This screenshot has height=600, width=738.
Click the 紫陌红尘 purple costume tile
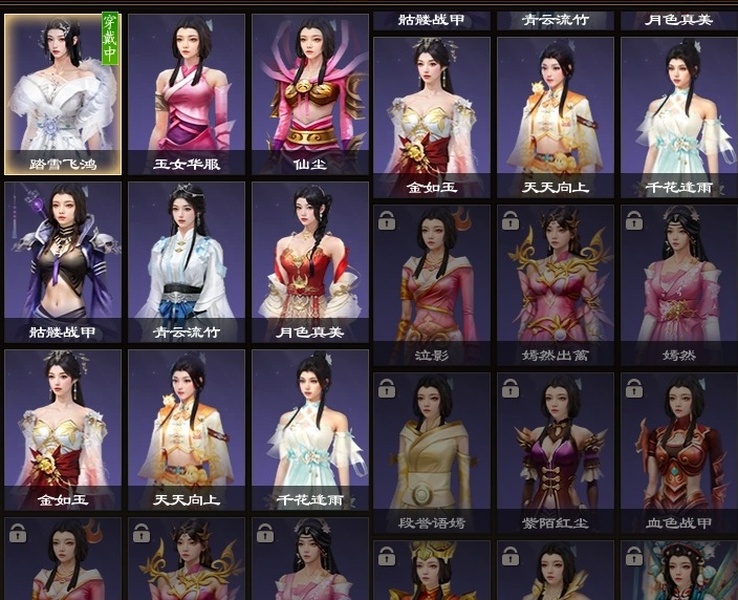[x=555, y=452]
